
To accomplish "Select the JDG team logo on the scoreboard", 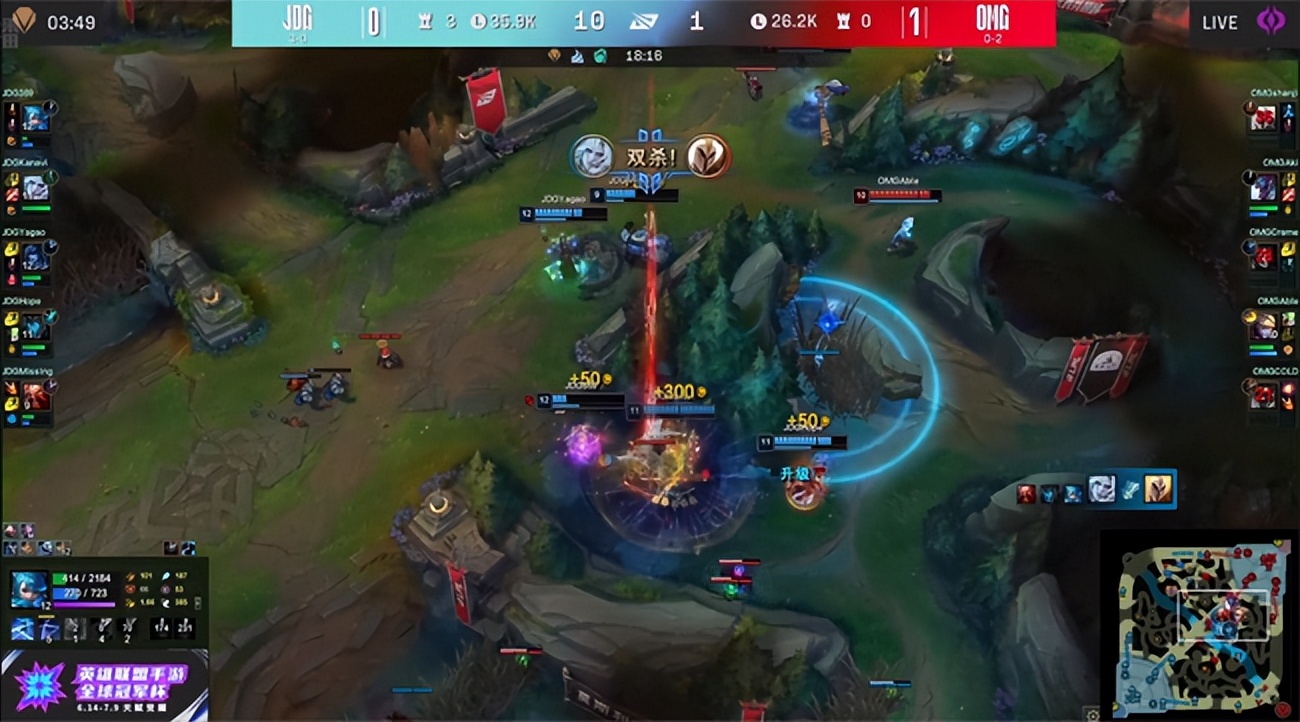I will 295,17.
